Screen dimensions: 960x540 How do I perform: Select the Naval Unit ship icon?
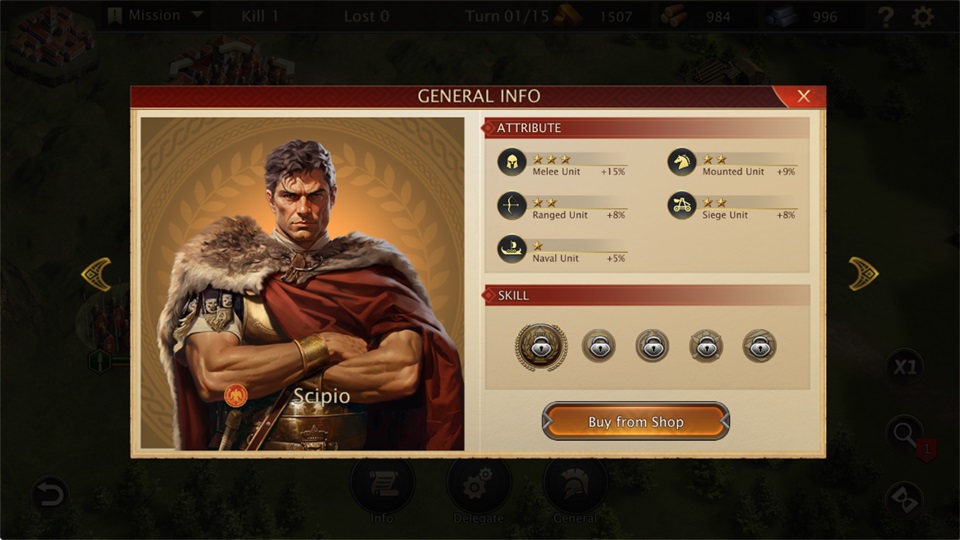512,249
